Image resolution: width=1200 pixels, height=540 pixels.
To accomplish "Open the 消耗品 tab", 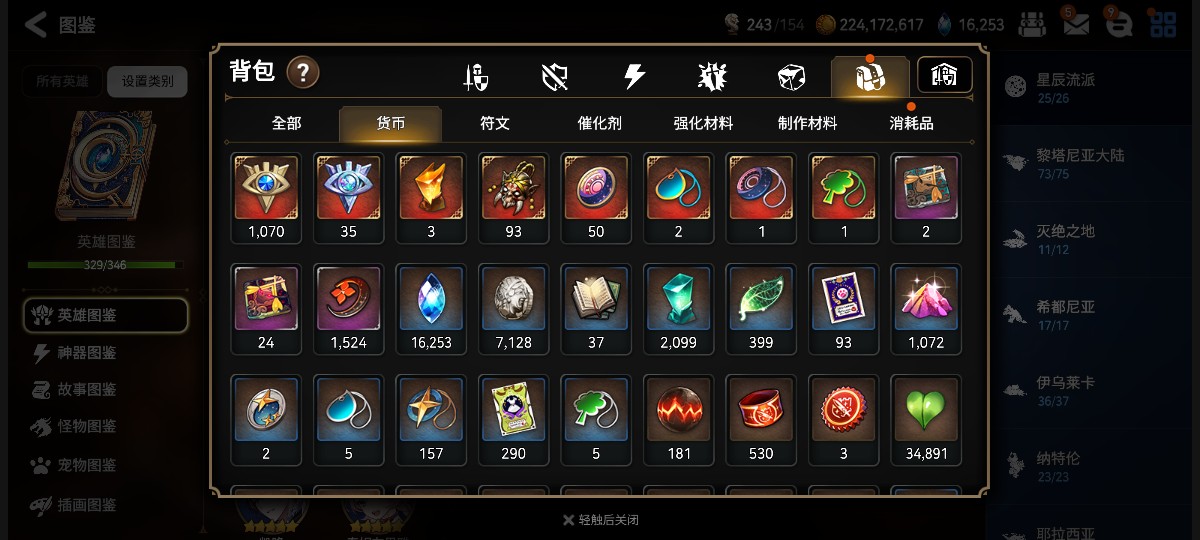I will click(911, 123).
